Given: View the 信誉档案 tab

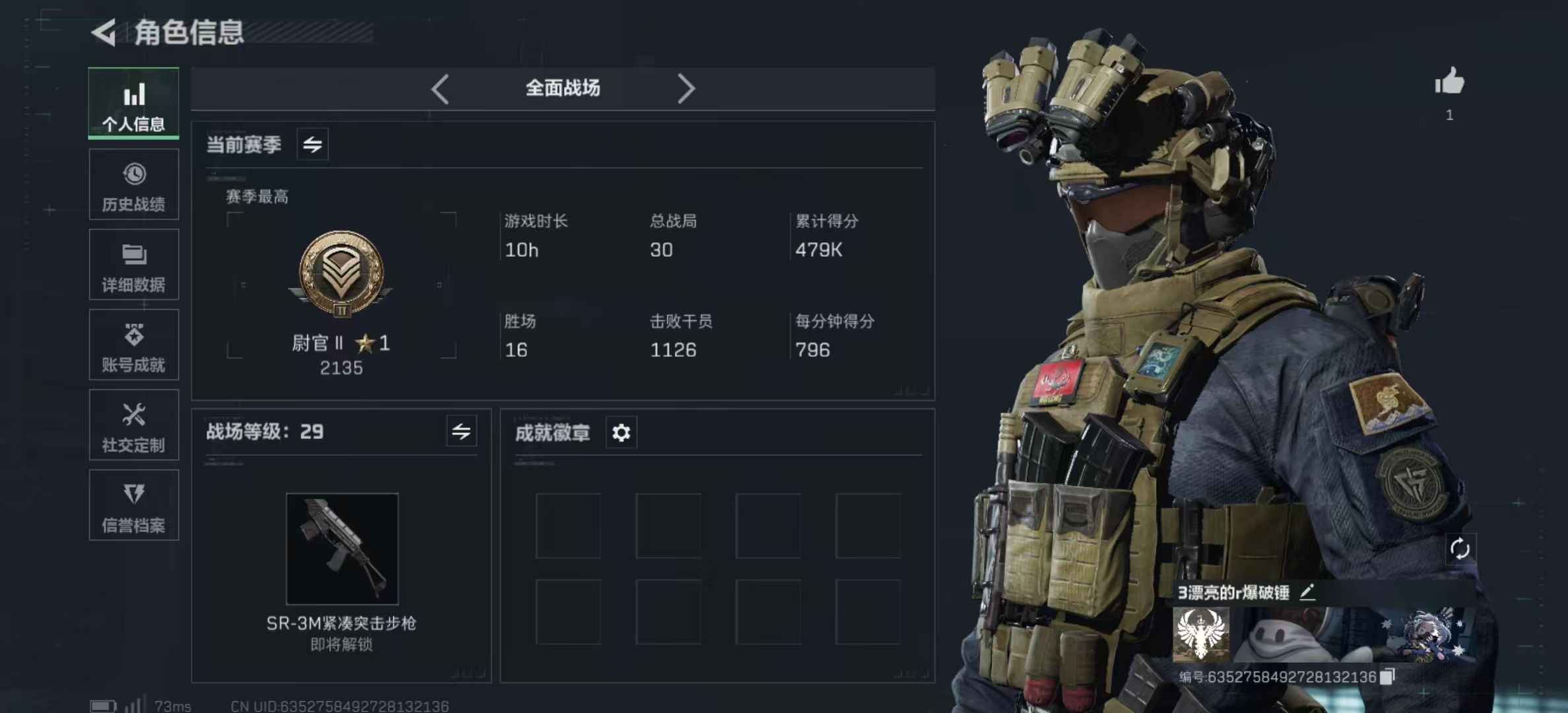Looking at the screenshot, I should click(x=133, y=506).
